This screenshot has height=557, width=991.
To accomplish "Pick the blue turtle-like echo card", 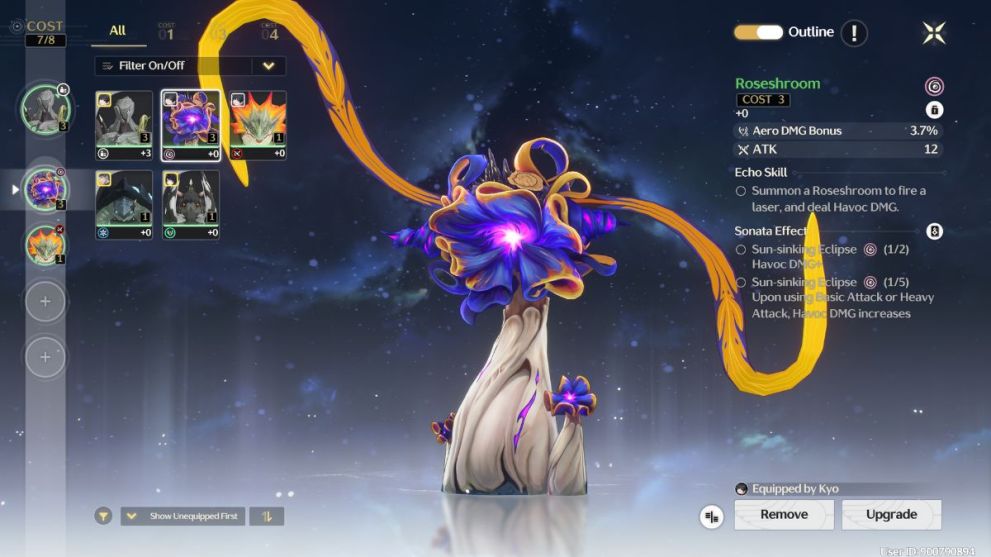I will (x=124, y=205).
